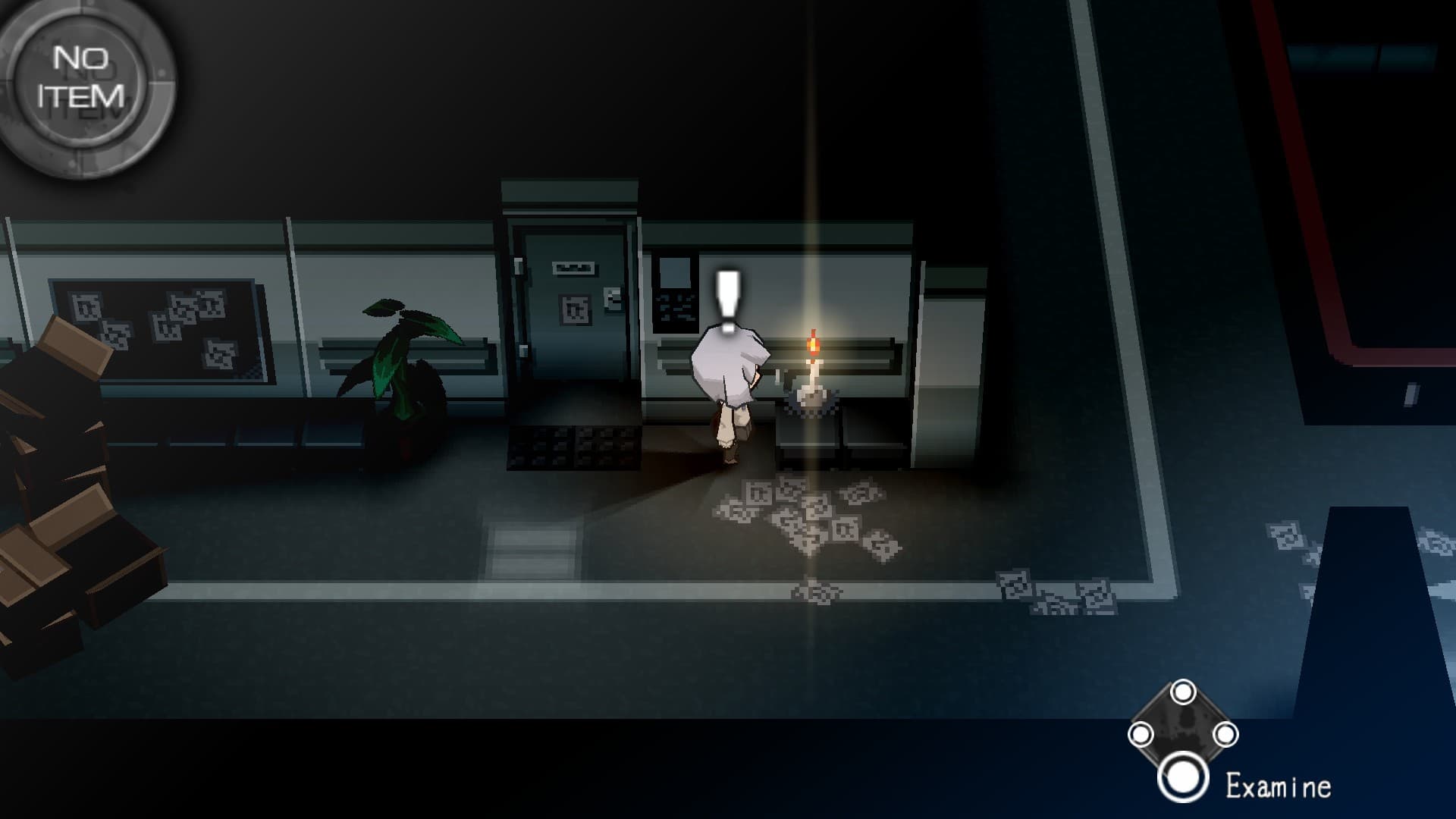Click the top face button on the button diamond

coord(1183,692)
